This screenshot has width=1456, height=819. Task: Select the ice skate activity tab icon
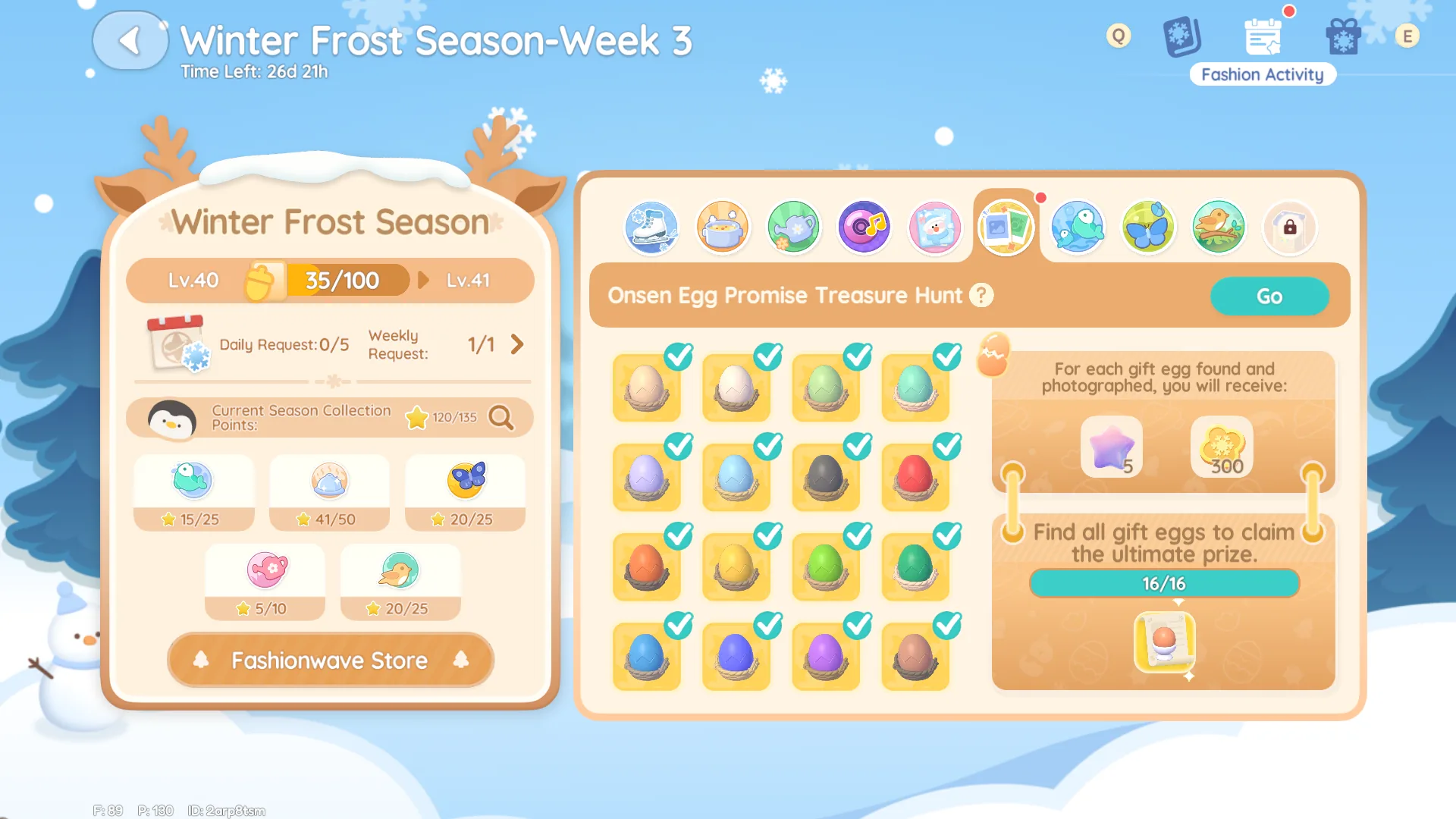(651, 227)
